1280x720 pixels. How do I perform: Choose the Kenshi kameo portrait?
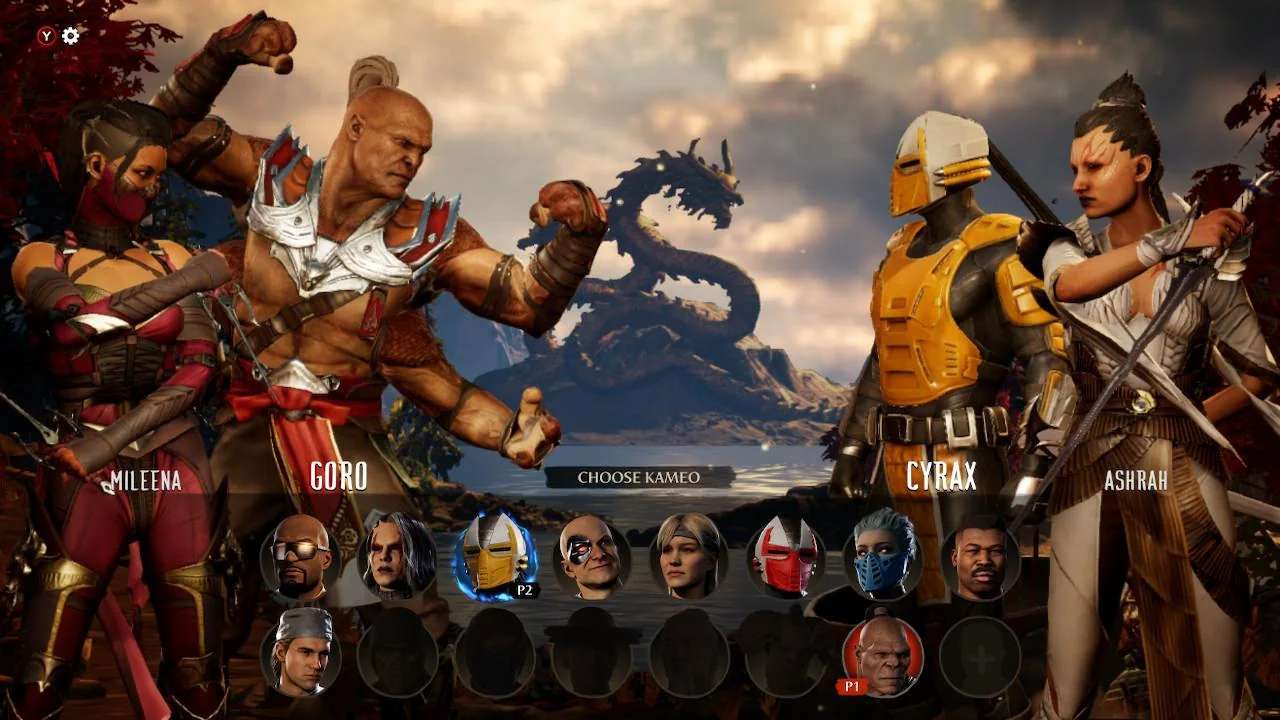coord(398,556)
